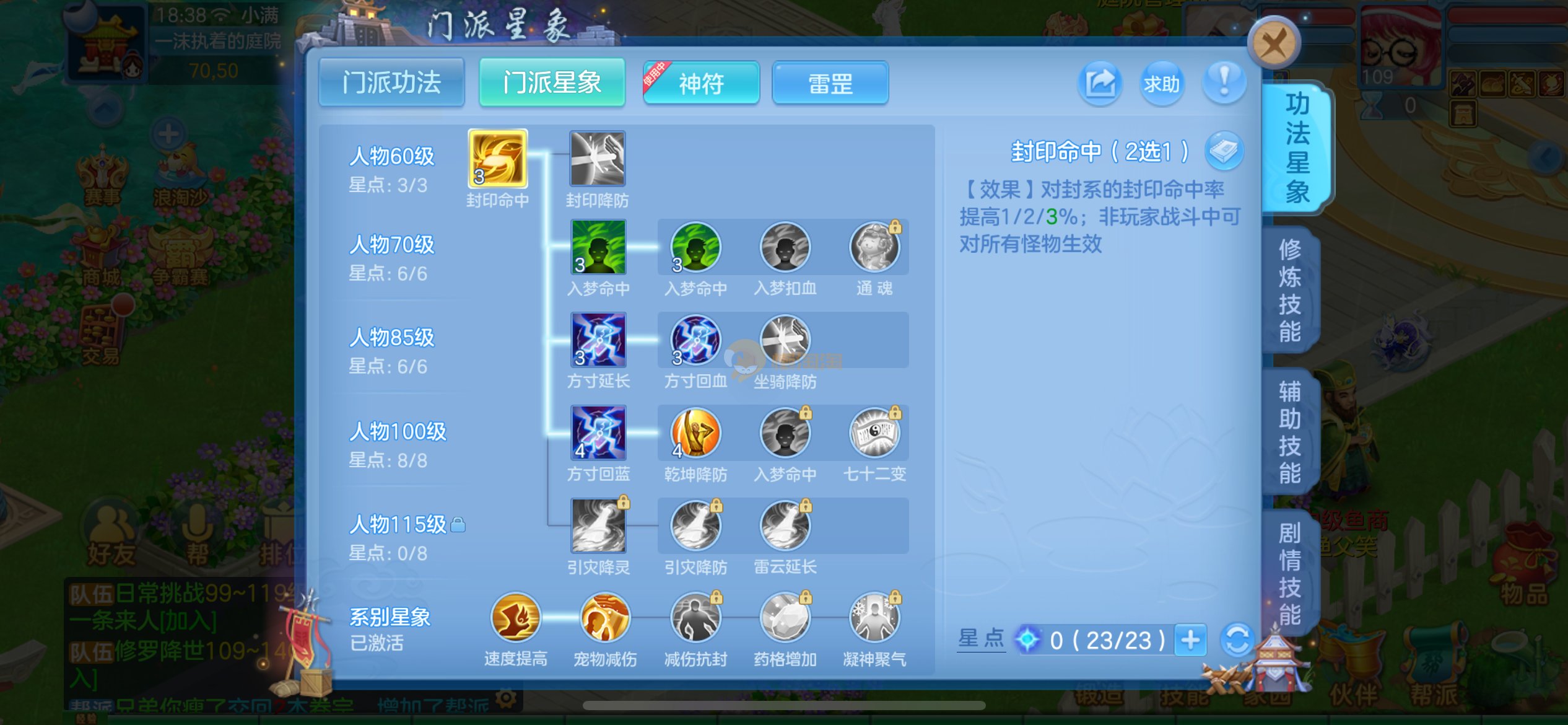Image resolution: width=1568 pixels, height=725 pixels.
Task: Select the locked 通魂 skill icon
Action: pos(874,247)
